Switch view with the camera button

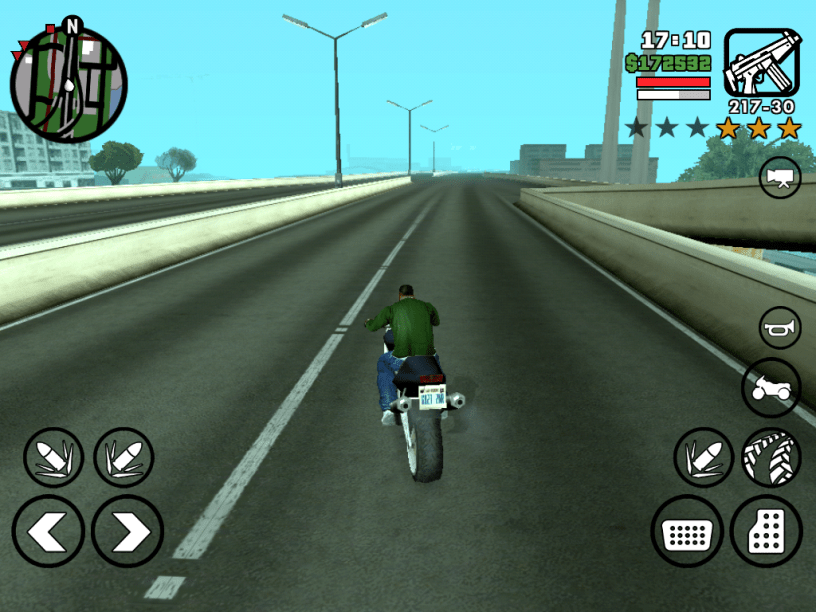(779, 177)
